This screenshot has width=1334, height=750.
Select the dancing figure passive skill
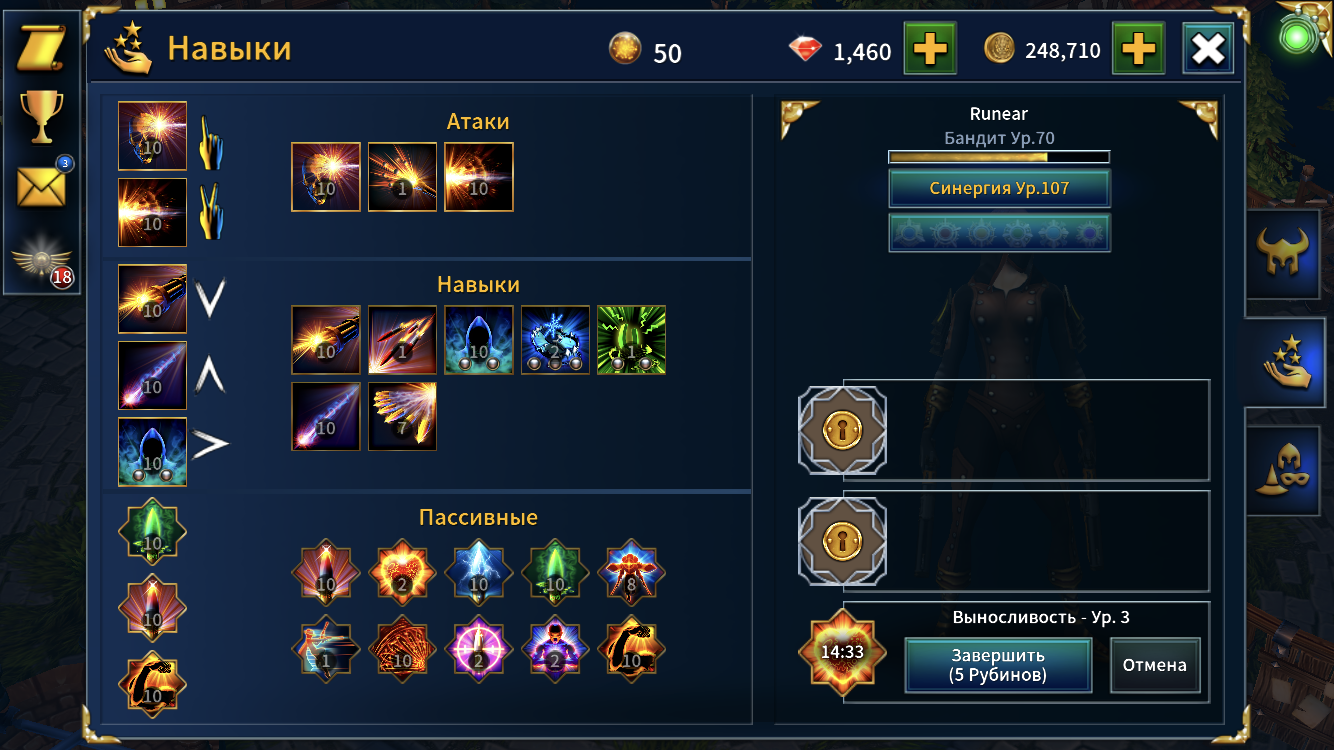click(x=326, y=649)
